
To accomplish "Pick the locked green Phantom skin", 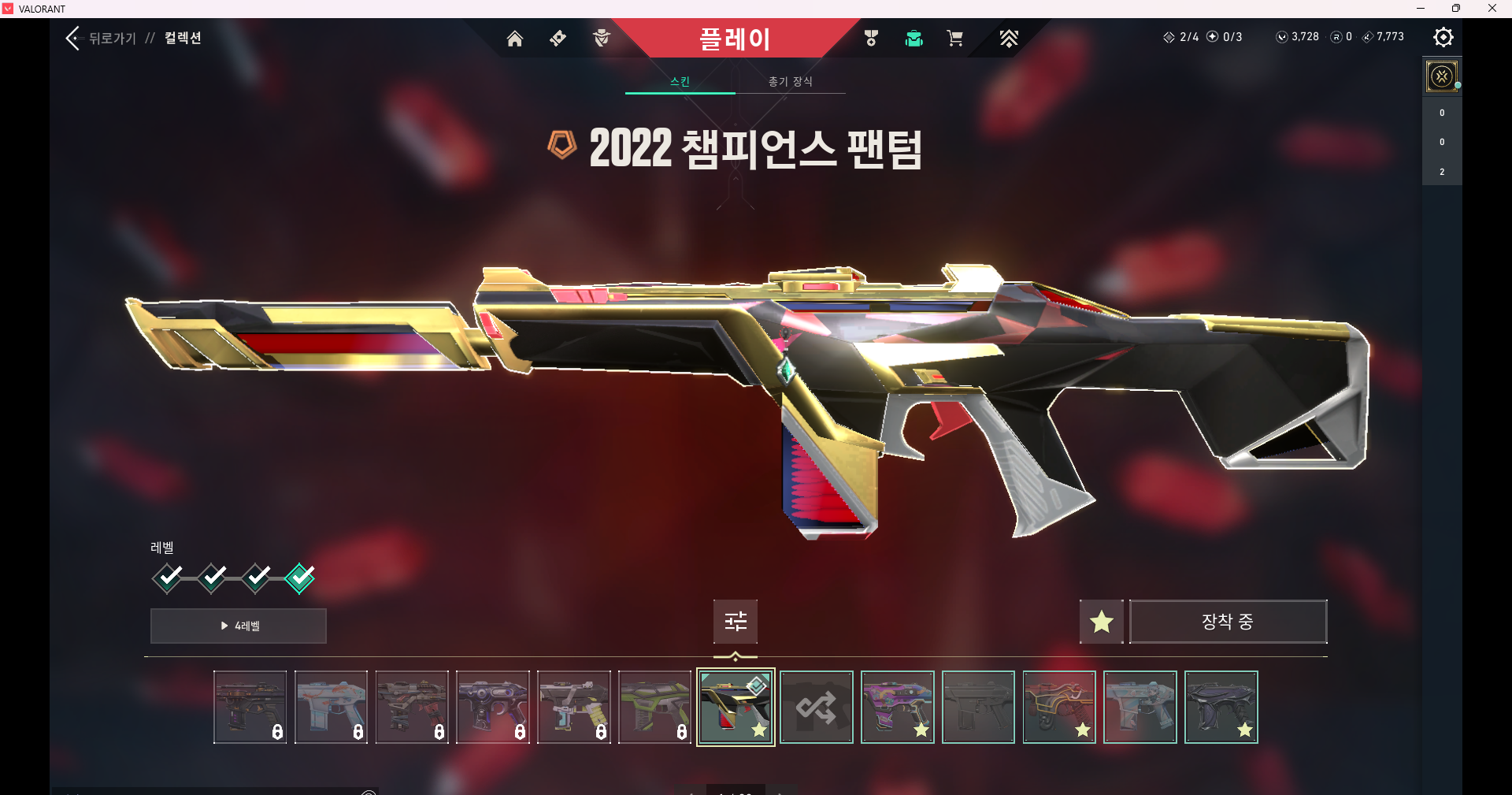I will (x=654, y=707).
